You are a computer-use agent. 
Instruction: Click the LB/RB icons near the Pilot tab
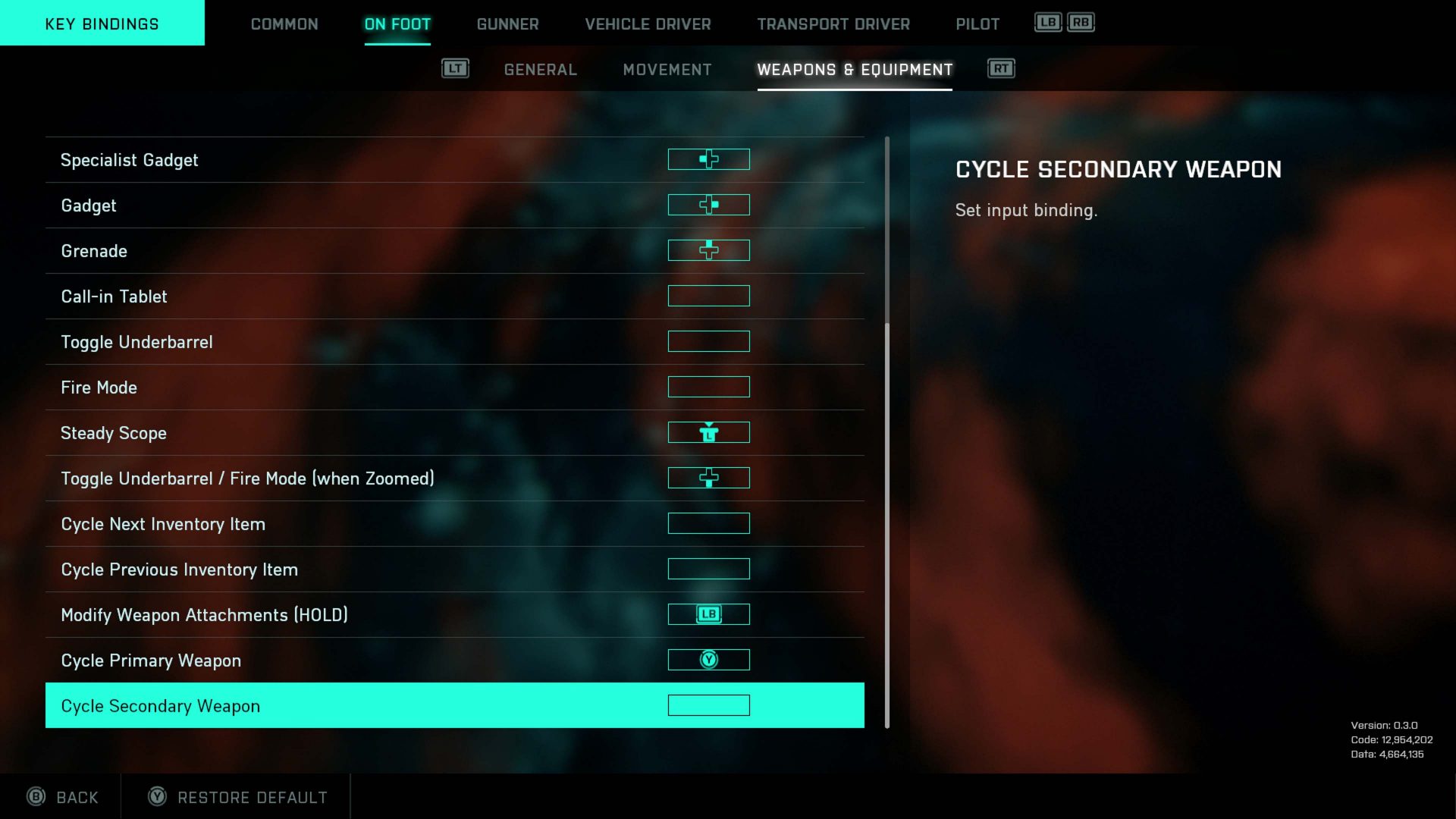pyautogui.click(x=1065, y=23)
